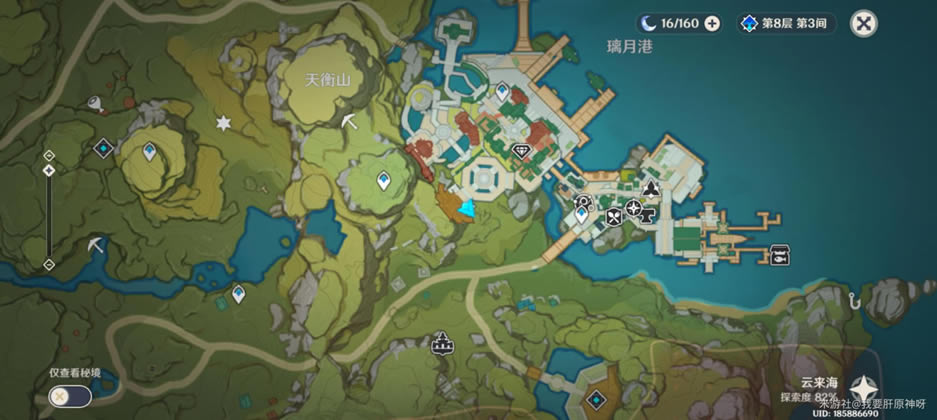Image resolution: width=937 pixels, height=420 pixels.
Task: Select the crown-shaped marker on the southern road
Action: coord(440,346)
